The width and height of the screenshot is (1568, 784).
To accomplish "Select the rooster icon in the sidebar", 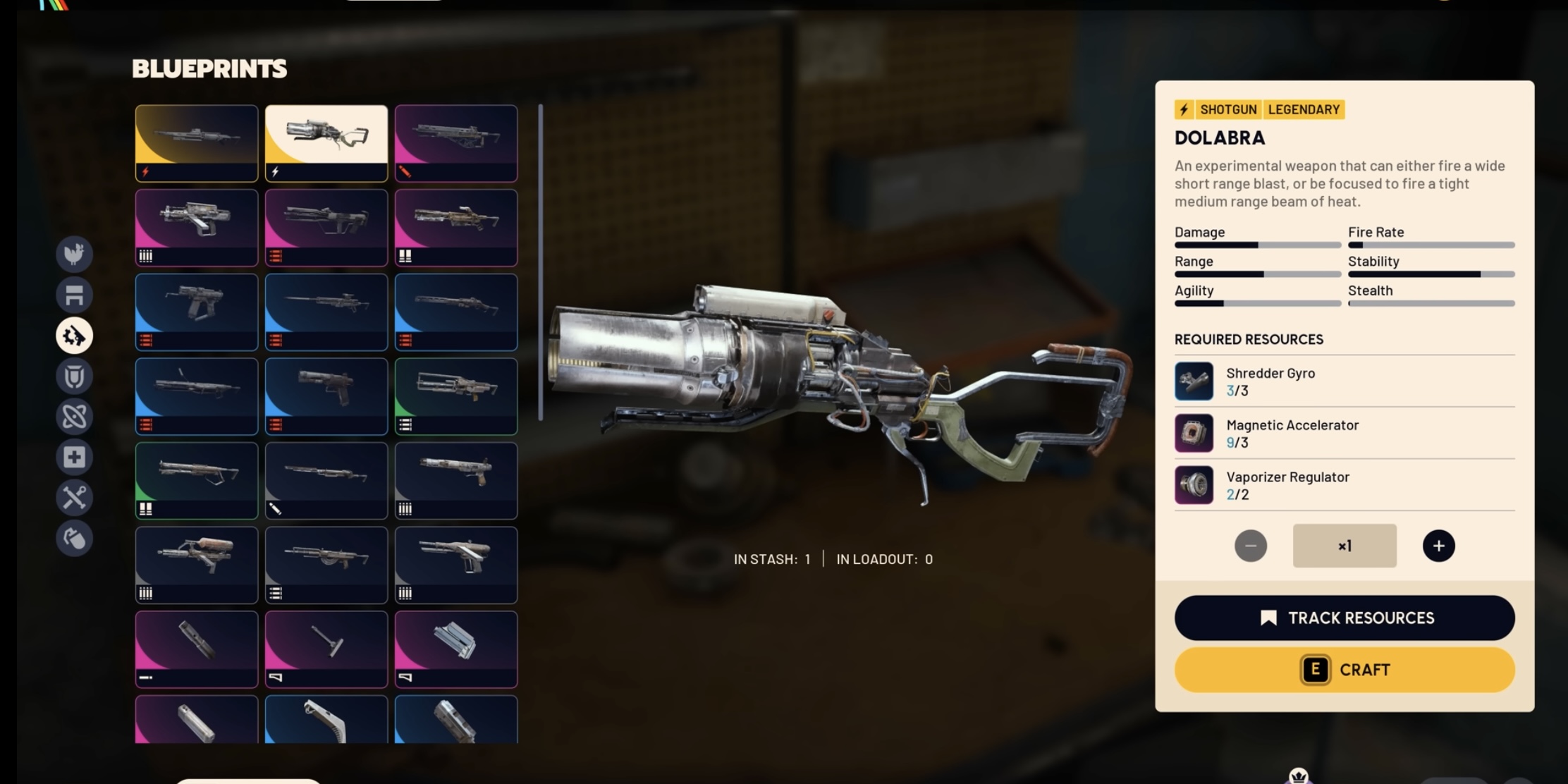I will (x=74, y=255).
